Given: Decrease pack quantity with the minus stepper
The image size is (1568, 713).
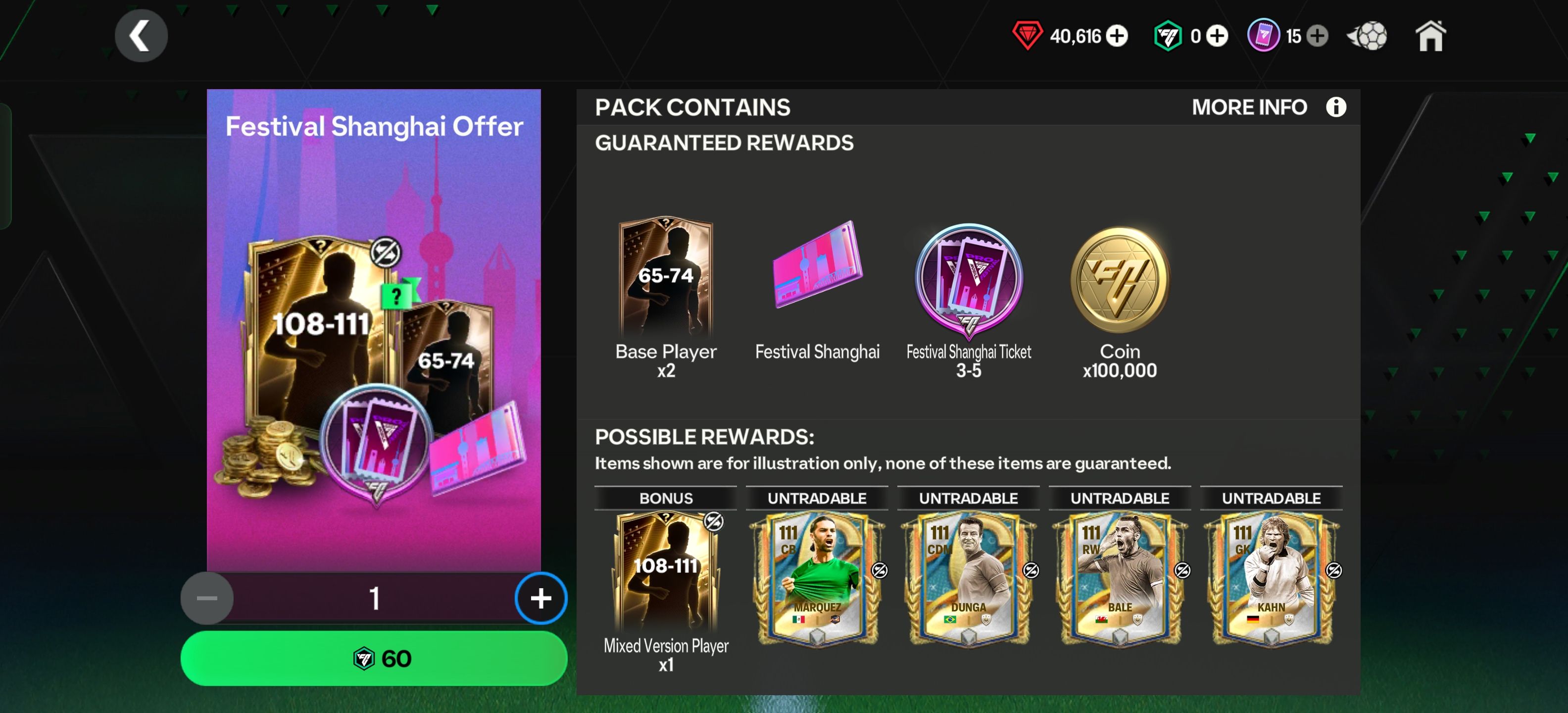Looking at the screenshot, I should (x=207, y=598).
